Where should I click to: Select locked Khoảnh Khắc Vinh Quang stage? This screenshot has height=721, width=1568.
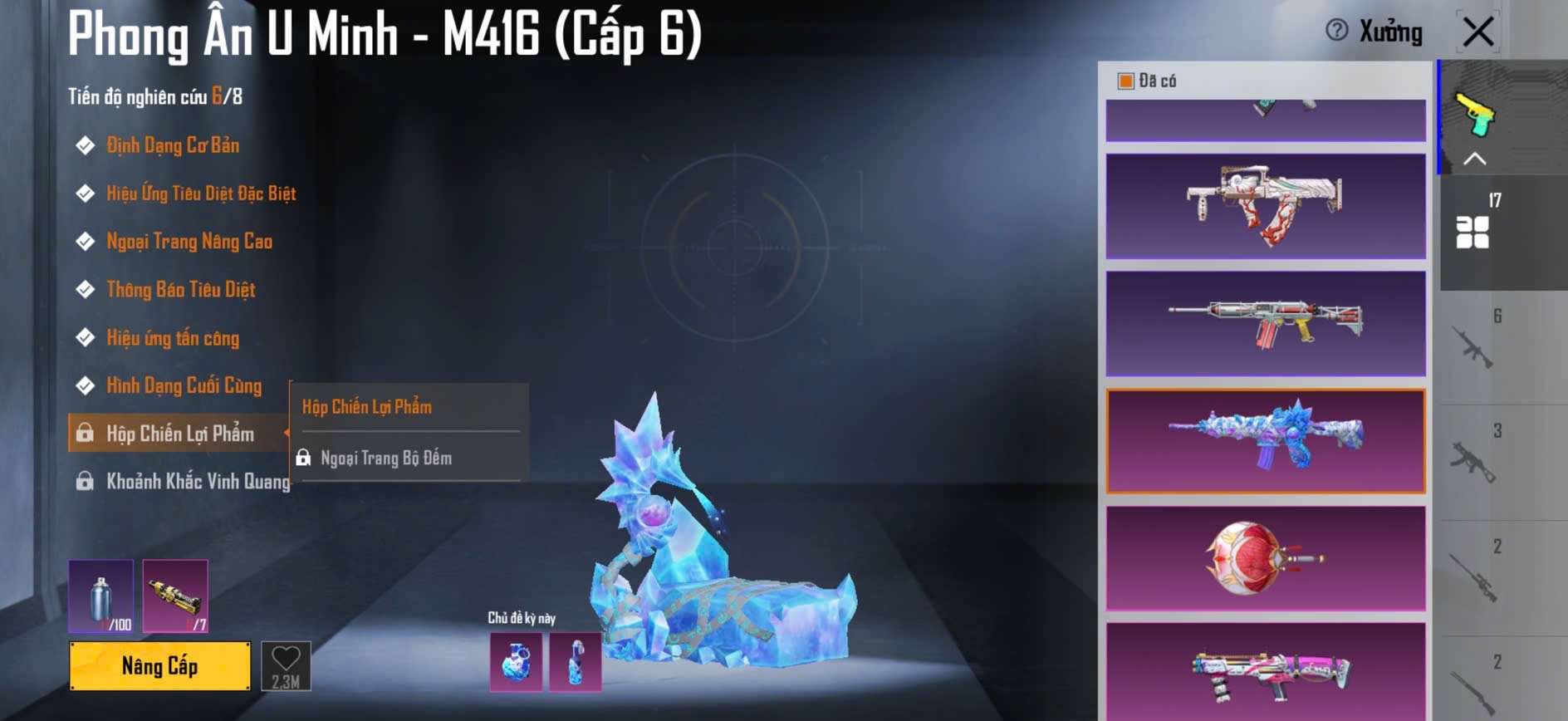click(197, 482)
